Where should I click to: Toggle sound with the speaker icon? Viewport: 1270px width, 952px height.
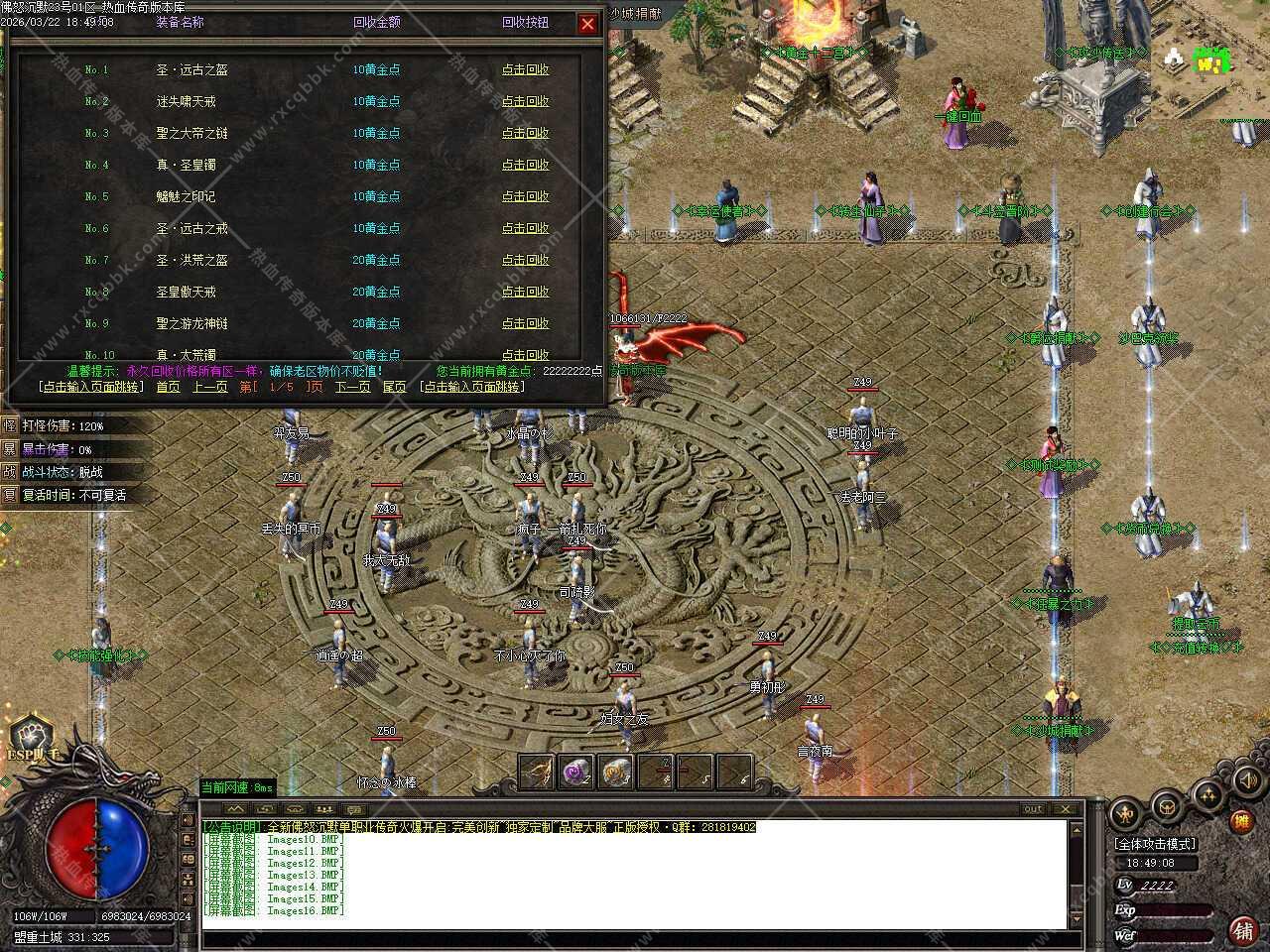[1247, 780]
